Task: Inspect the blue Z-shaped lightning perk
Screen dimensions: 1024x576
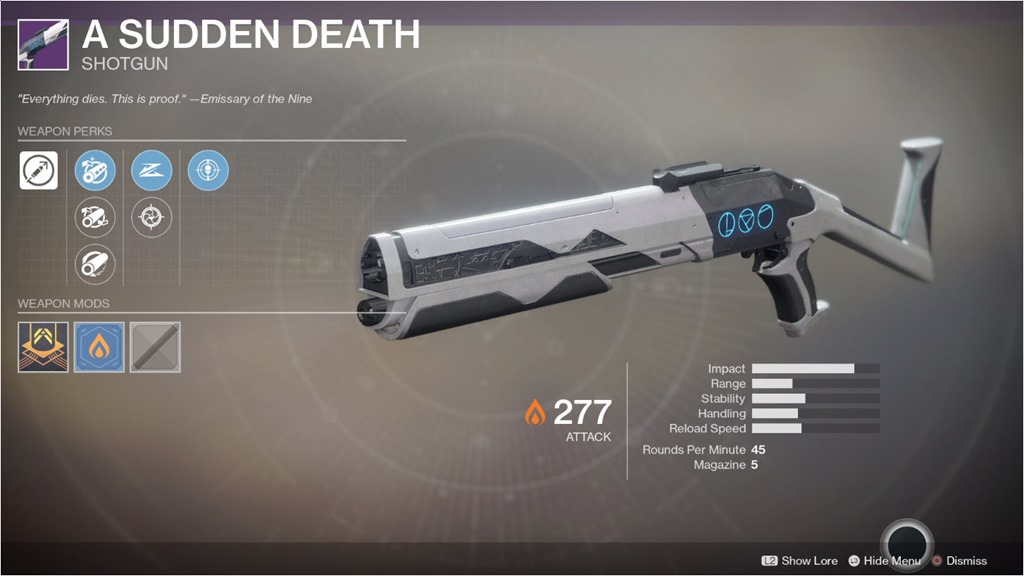Action: pyautogui.click(x=152, y=171)
